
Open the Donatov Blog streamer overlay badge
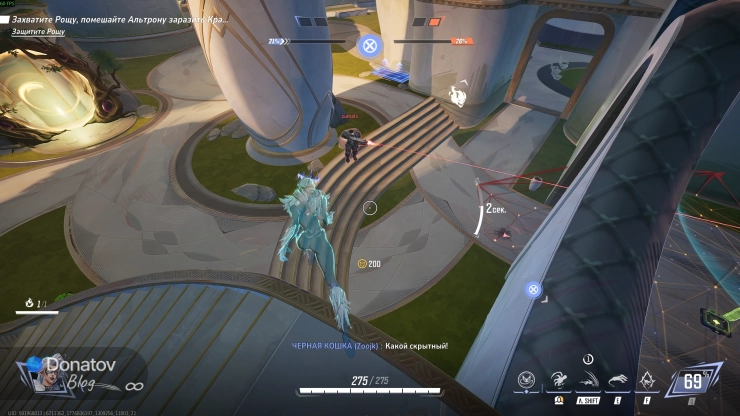coord(72,374)
